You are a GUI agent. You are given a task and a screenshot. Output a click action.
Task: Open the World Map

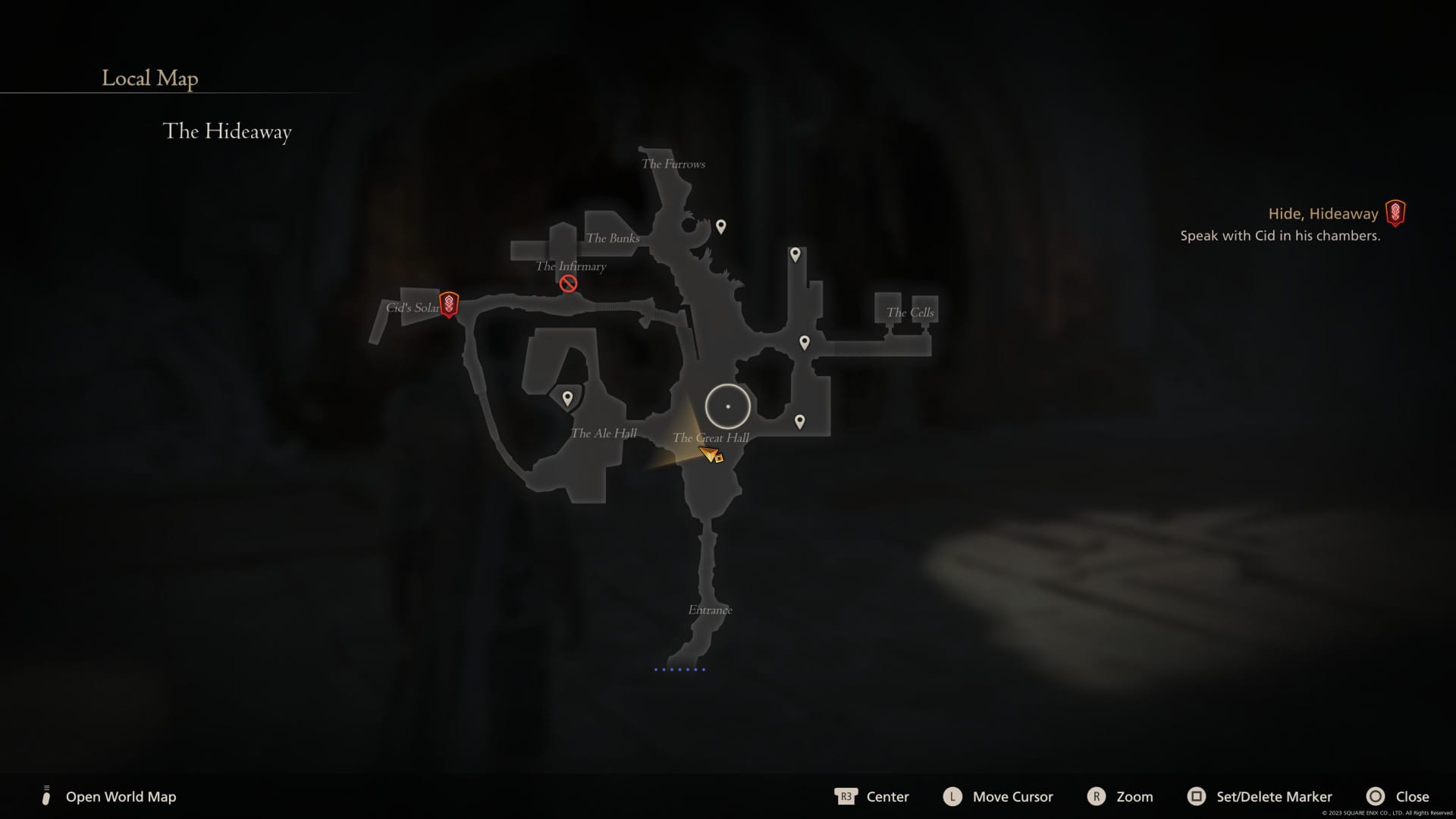[x=121, y=797]
